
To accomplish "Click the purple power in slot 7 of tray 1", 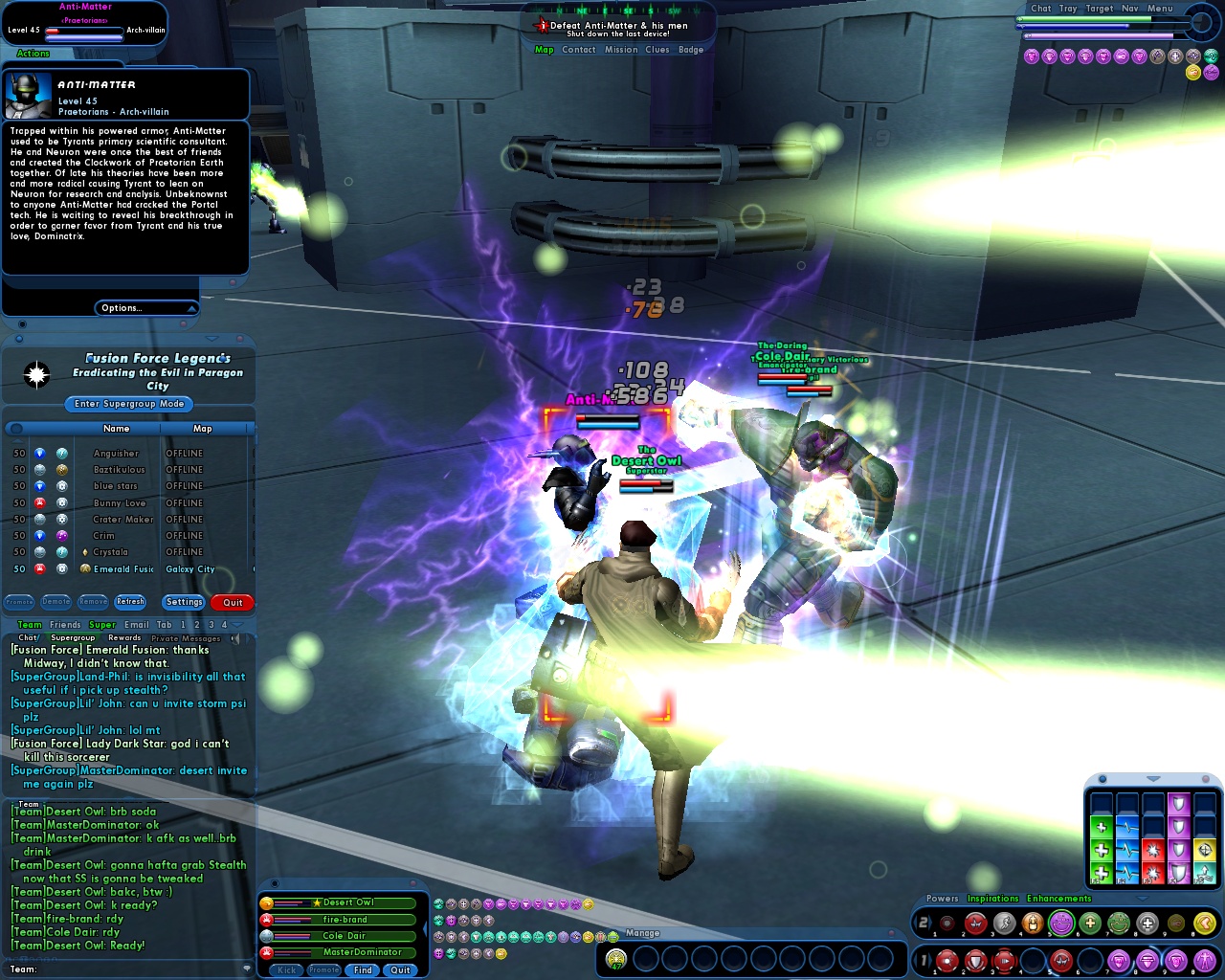I will pos(1120,961).
